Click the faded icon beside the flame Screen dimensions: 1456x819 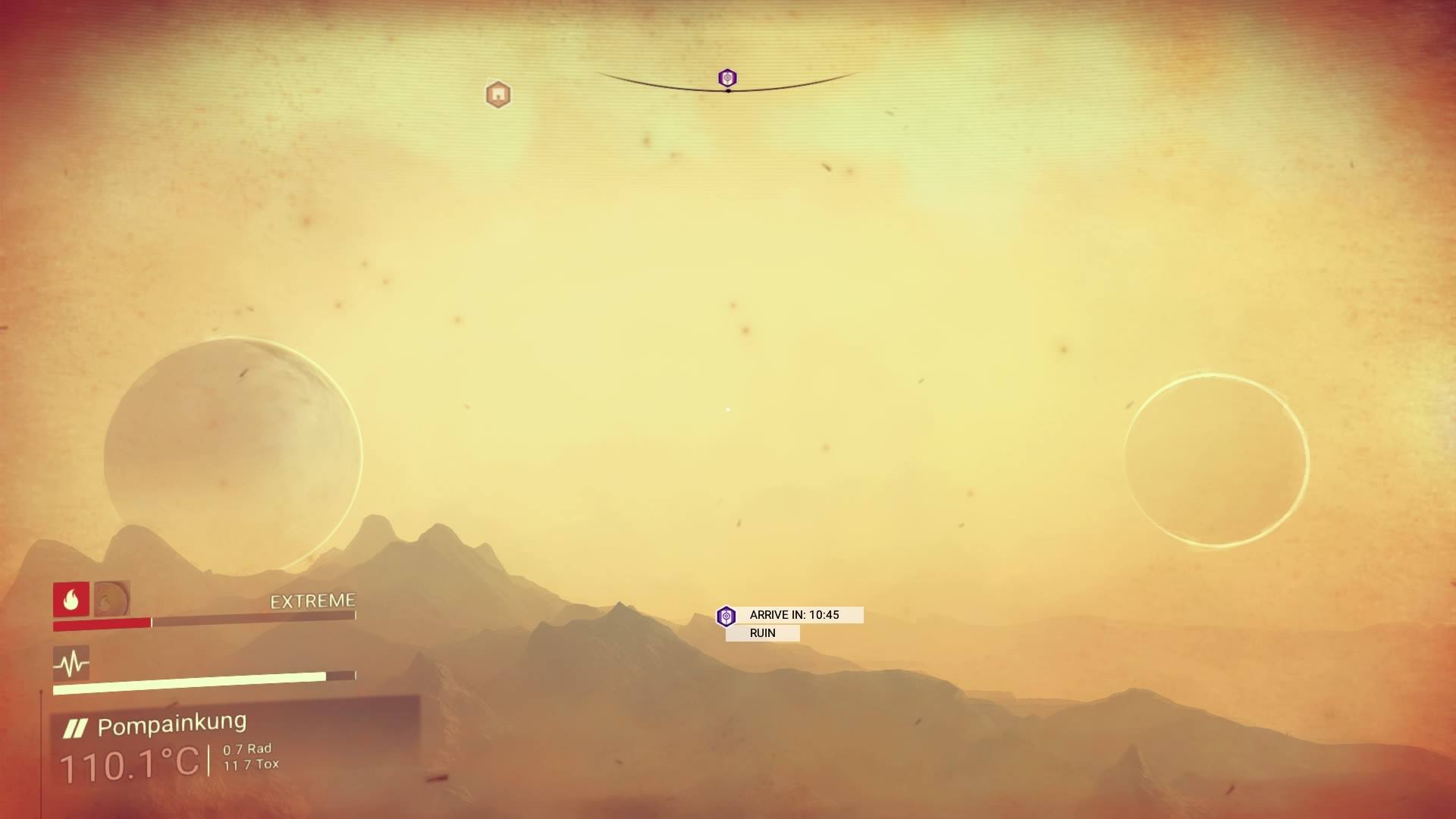coord(112,599)
